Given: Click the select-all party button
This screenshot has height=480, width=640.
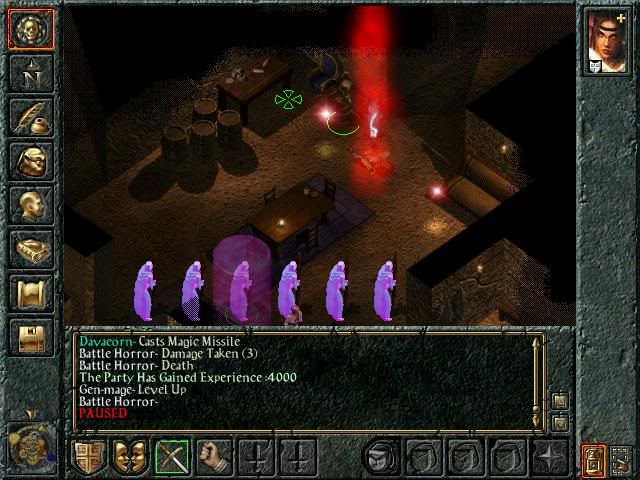Looking at the screenshot, I should tap(621, 459).
